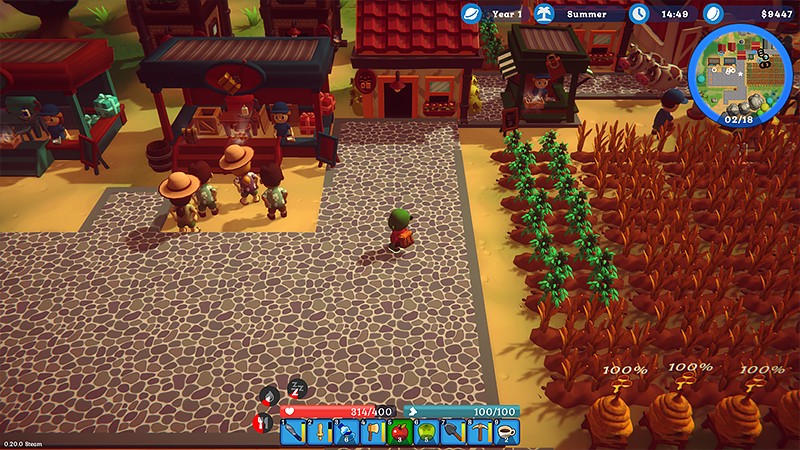Click the coin icon beside the money
The height and width of the screenshot is (450, 800).
712,14
